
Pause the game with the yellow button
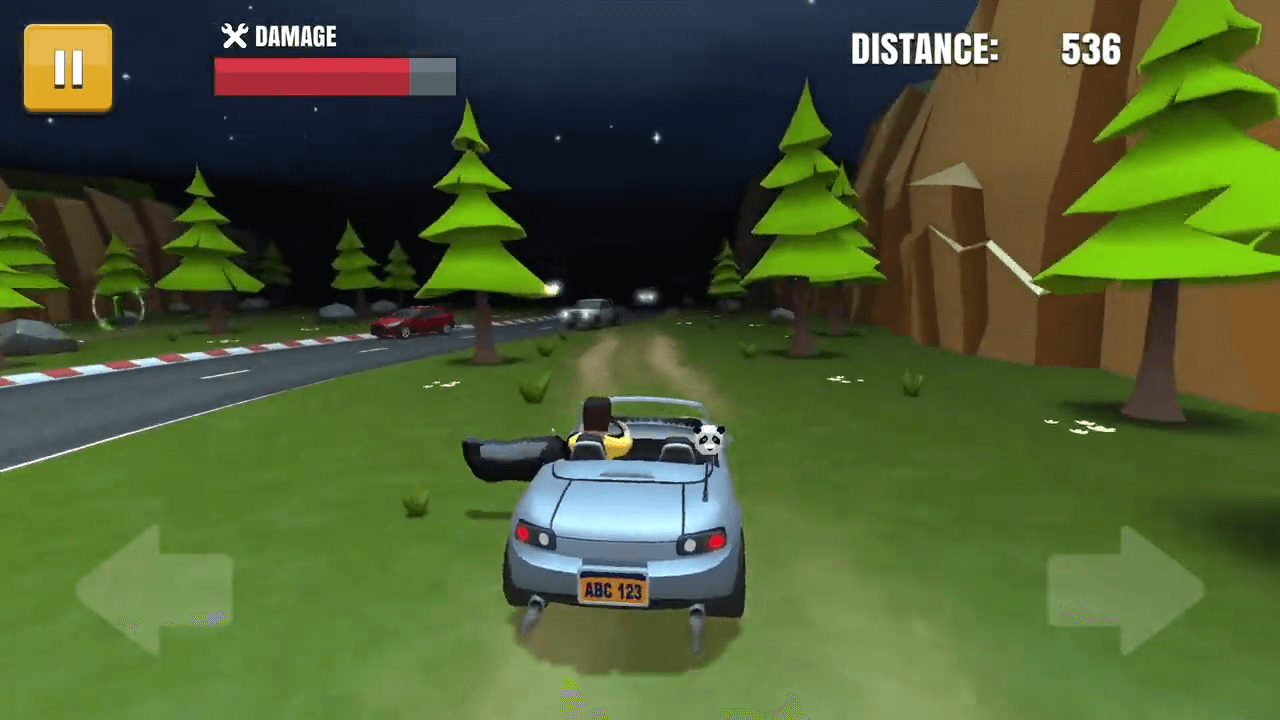coord(68,68)
